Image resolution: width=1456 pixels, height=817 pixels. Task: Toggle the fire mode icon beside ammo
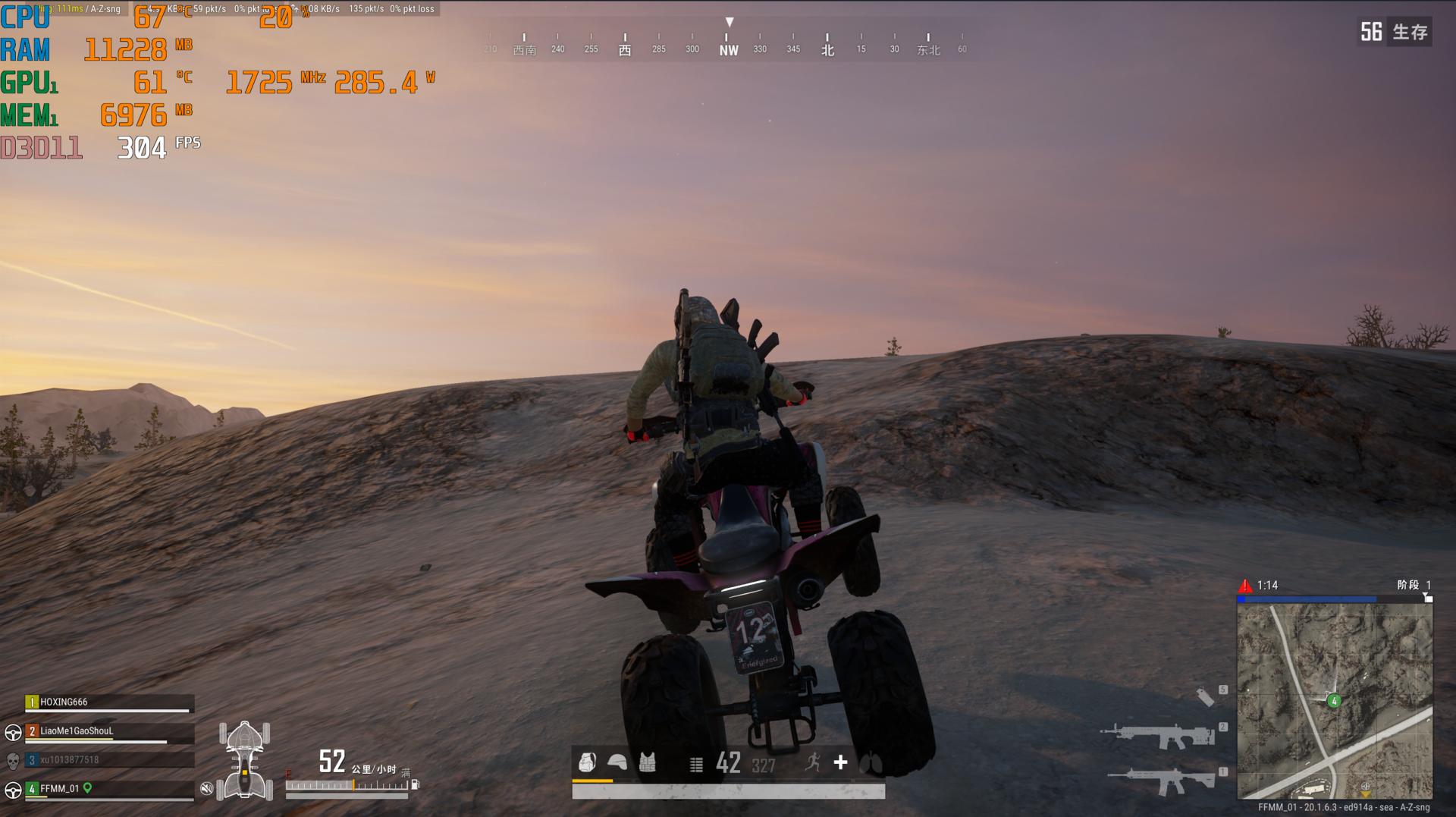[x=696, y=765]
